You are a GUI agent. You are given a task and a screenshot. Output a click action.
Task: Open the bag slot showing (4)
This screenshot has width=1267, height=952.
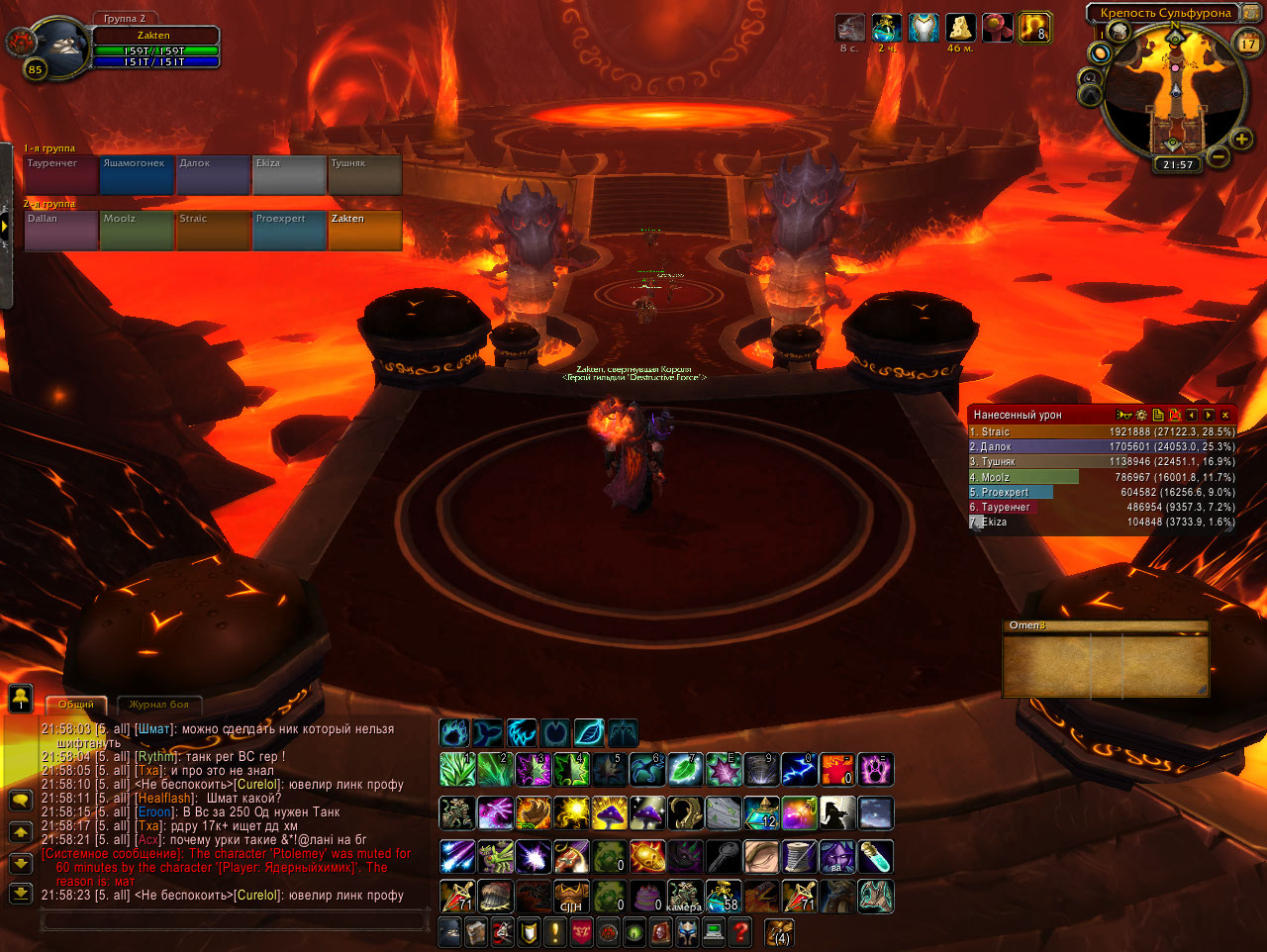click(780, 931)
